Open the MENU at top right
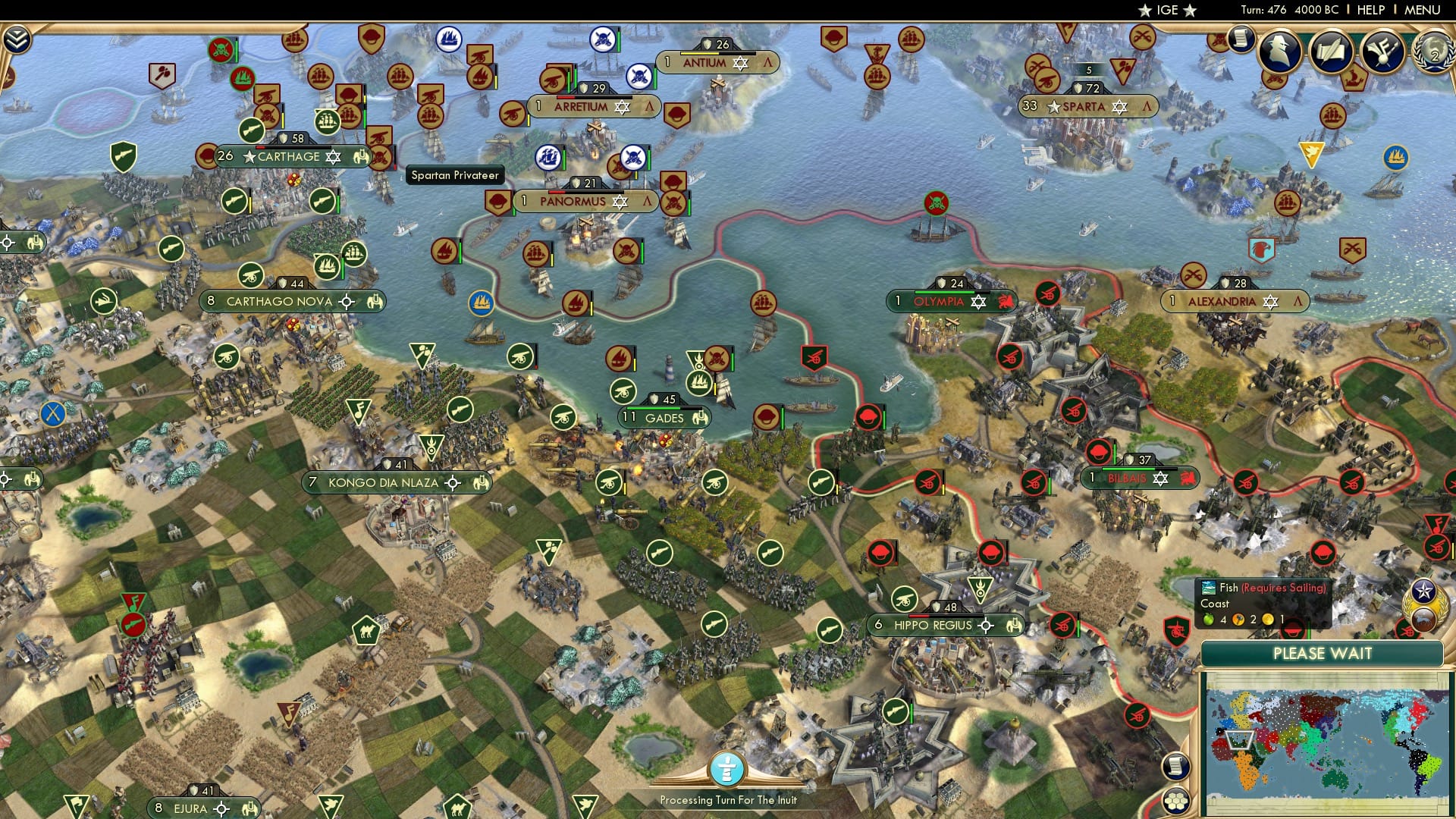Screen dimensions: 1456x819 1423,10
